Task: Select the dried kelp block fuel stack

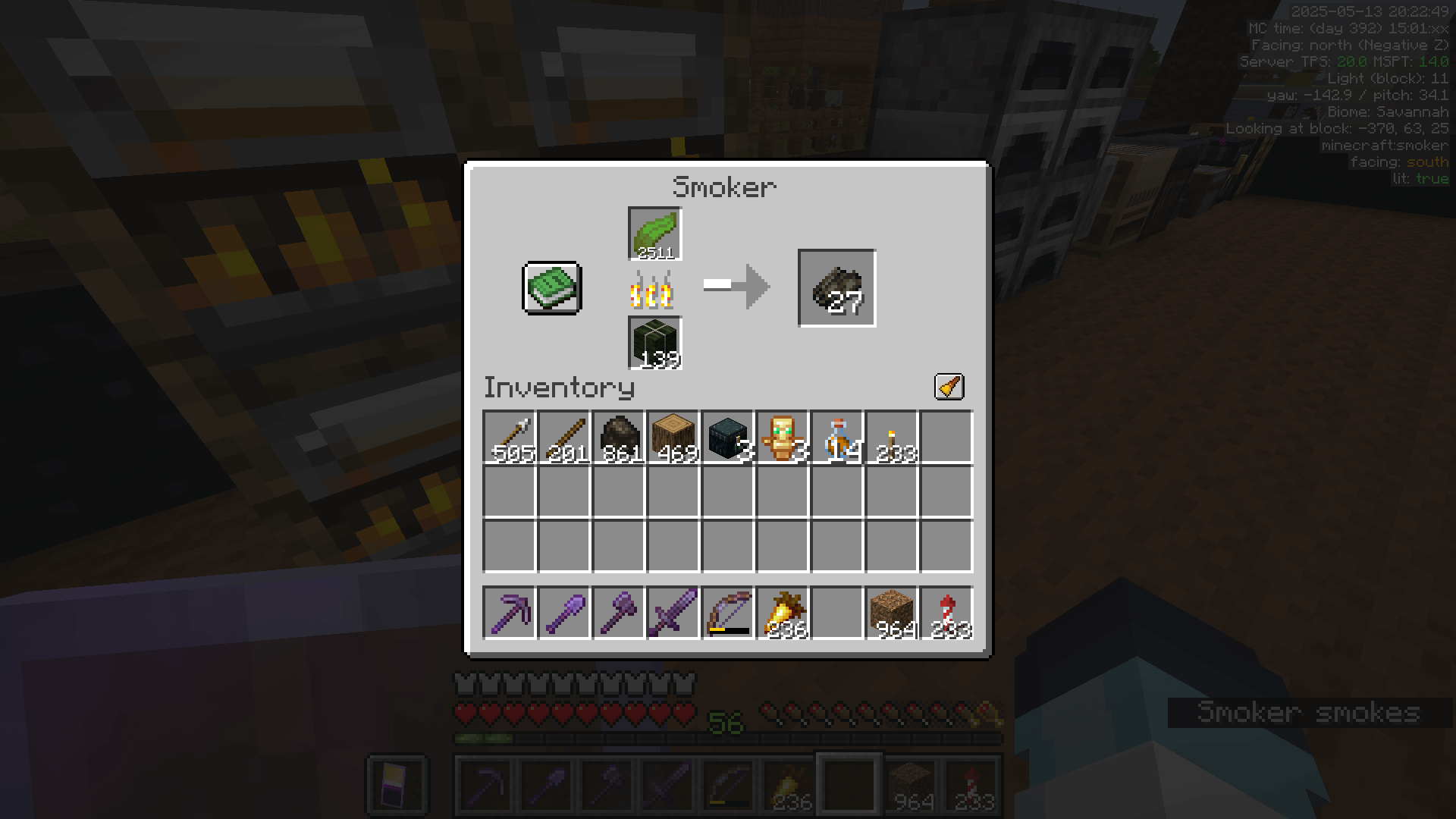Action: (654, 344)
